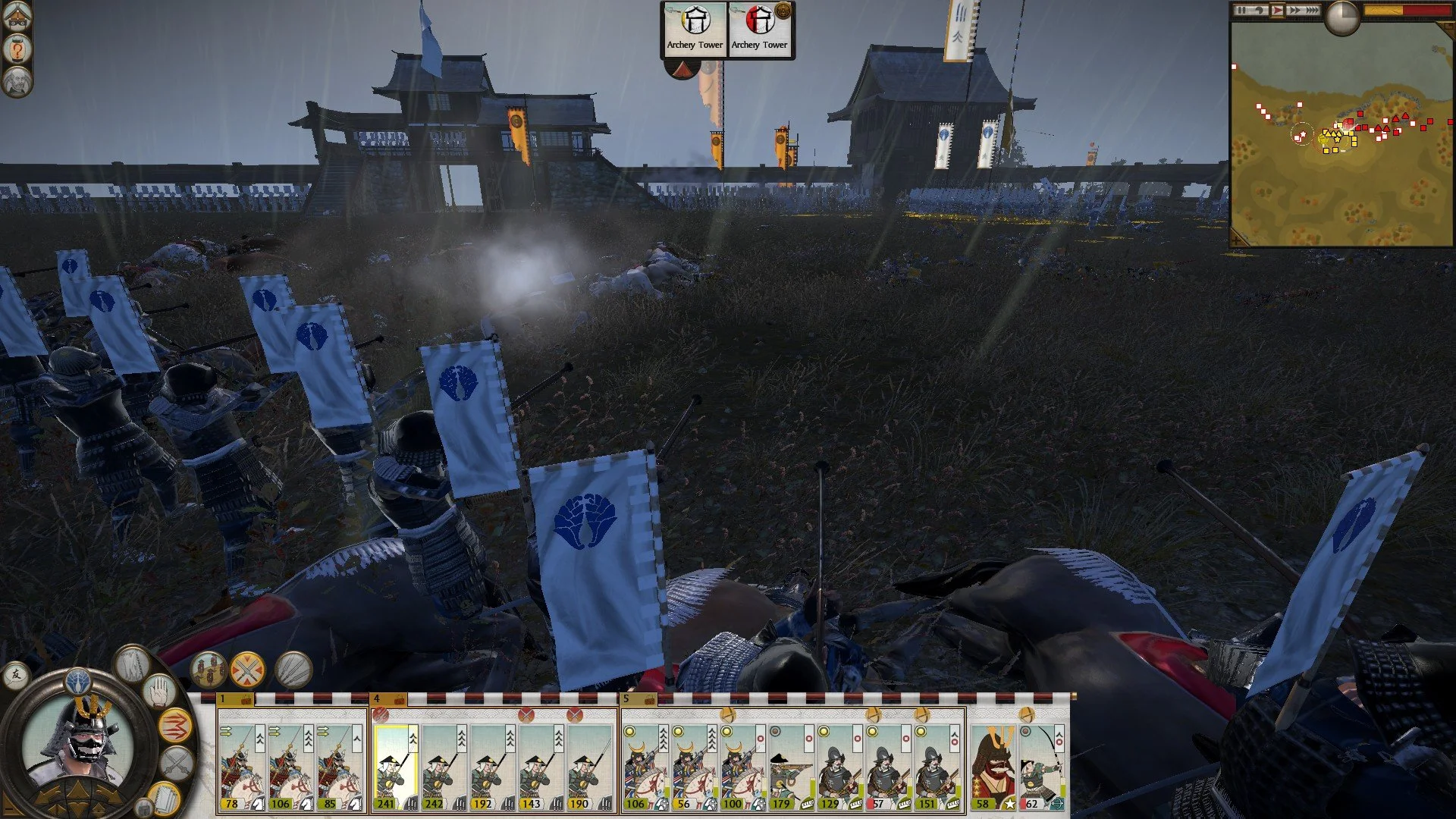Open the chat speech bubble button
1456x819 pixels.
[15, 674]
